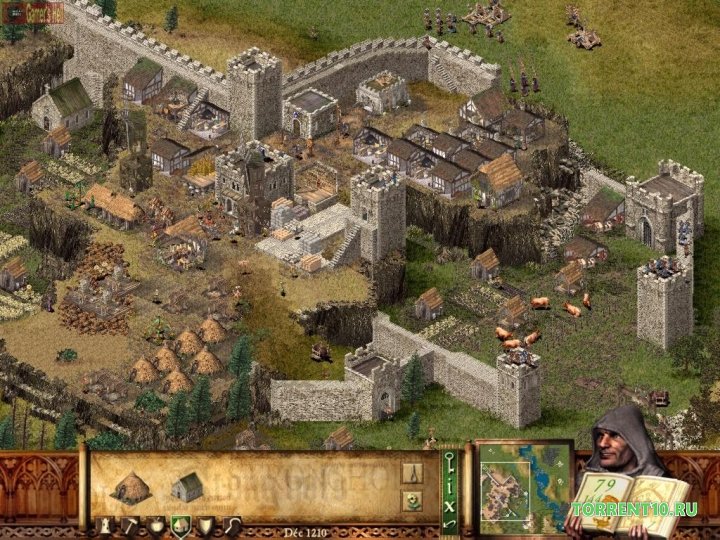
Task: Select the hovel building to place
Action: pos(129,487)
